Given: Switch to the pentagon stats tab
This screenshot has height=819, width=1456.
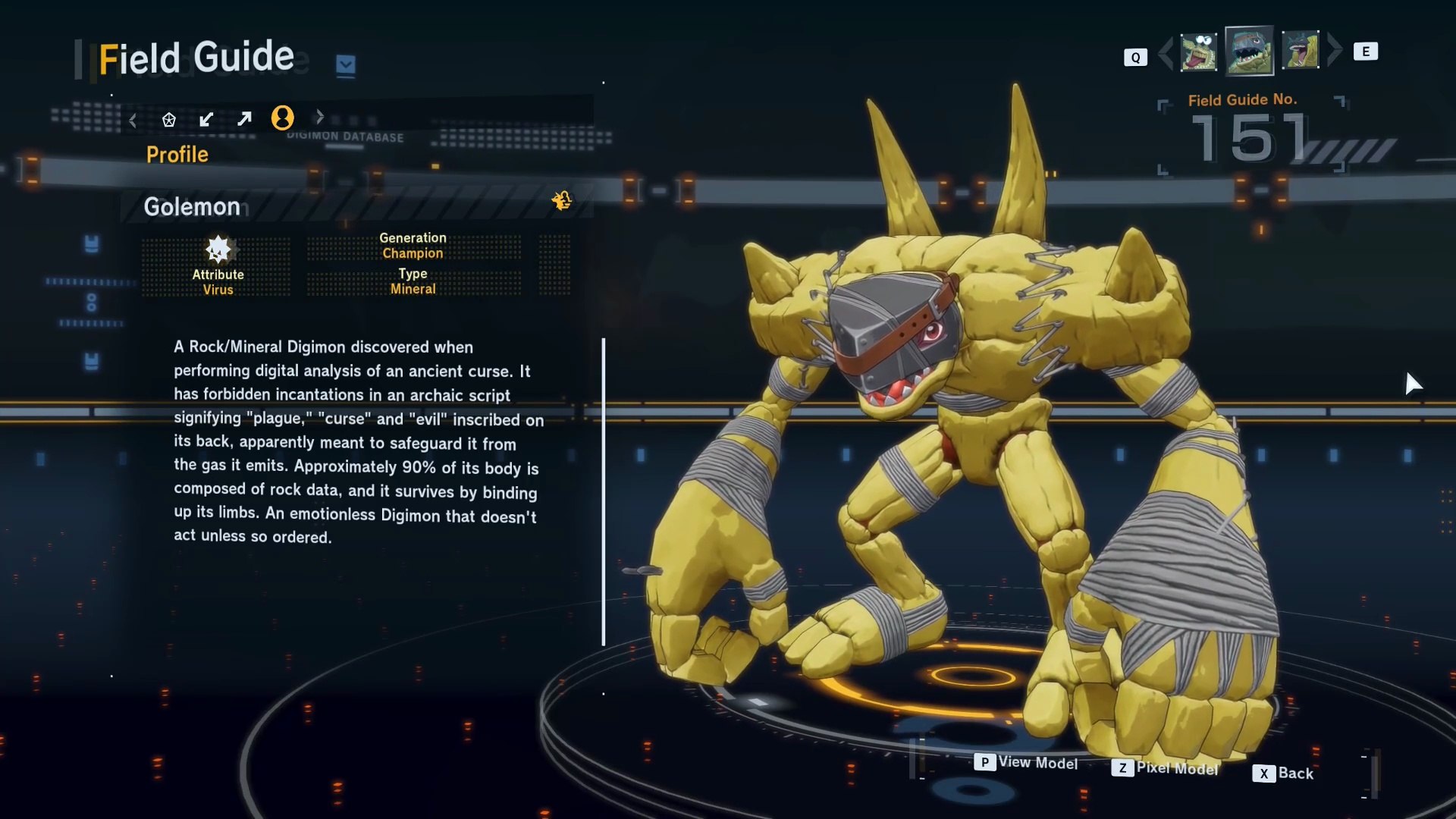Looking at the screenshot, I should (x=169, y=120).
